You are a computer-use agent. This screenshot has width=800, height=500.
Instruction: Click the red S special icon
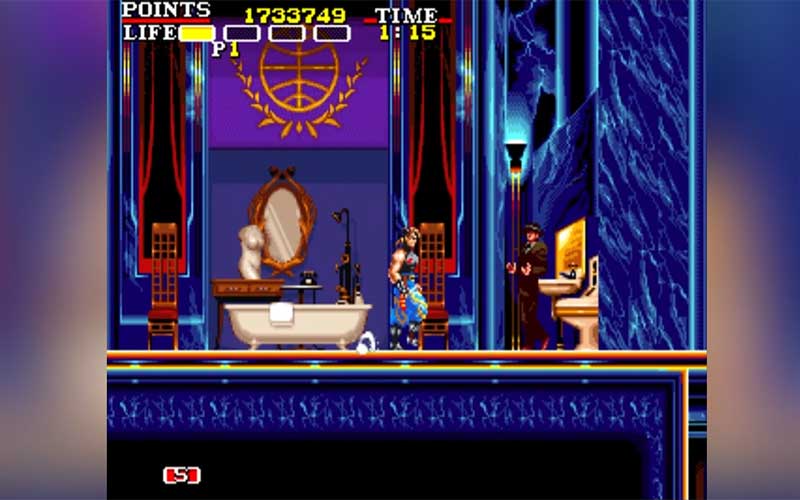(183, 475)
